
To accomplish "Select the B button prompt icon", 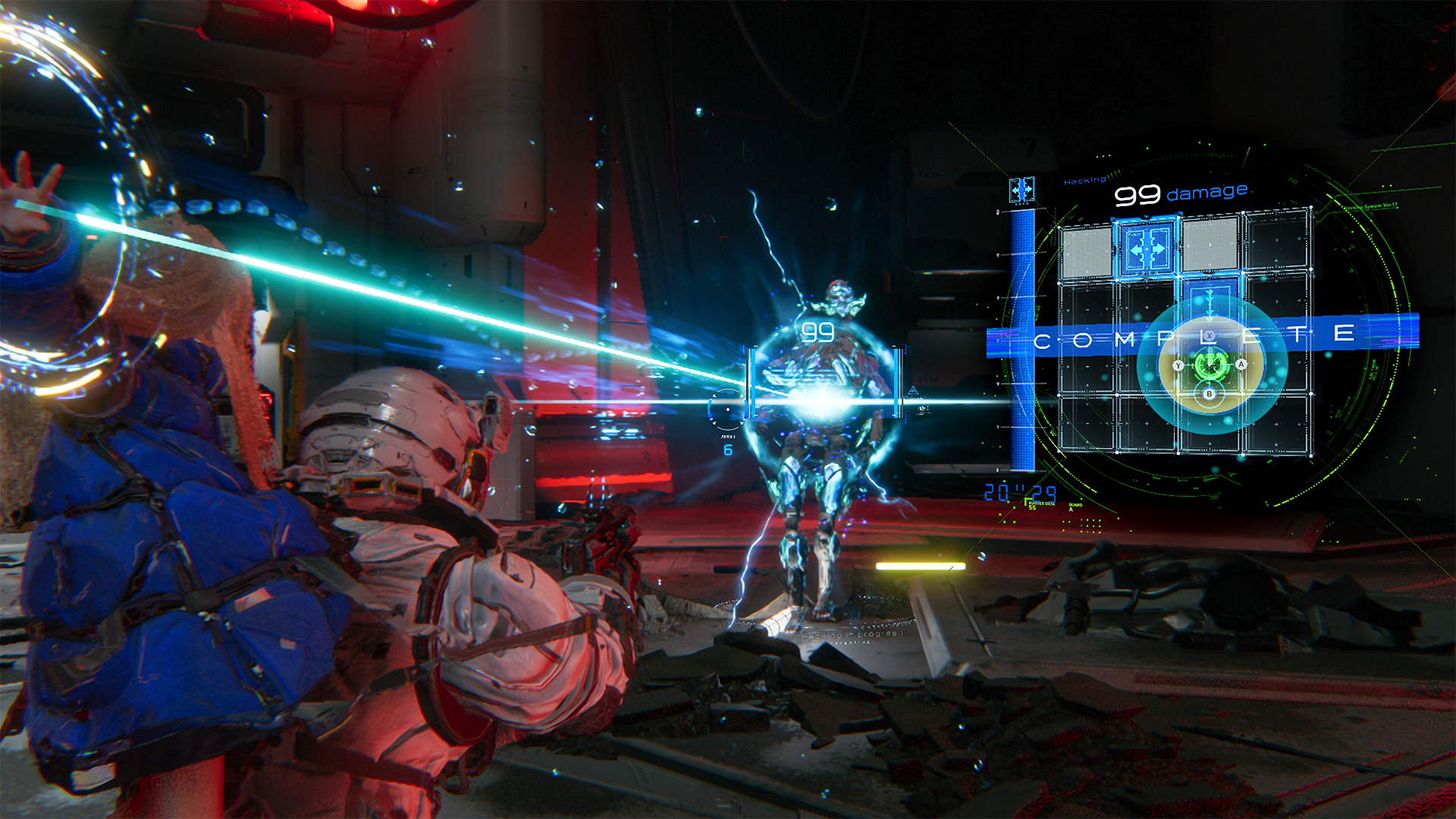I will [x=1209, y=394].
